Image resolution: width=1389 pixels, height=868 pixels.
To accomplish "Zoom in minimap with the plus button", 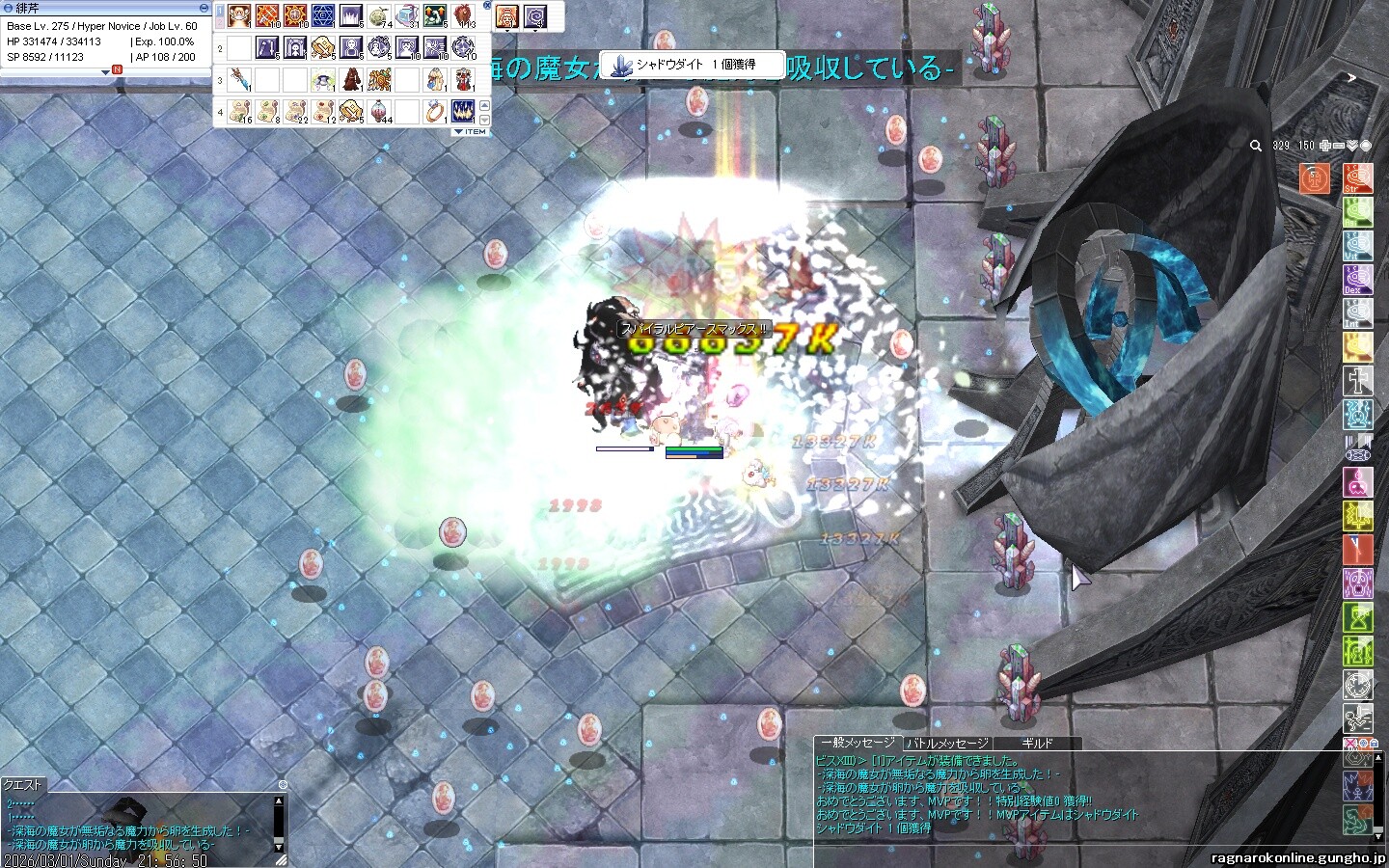I will click(1327, 146).
